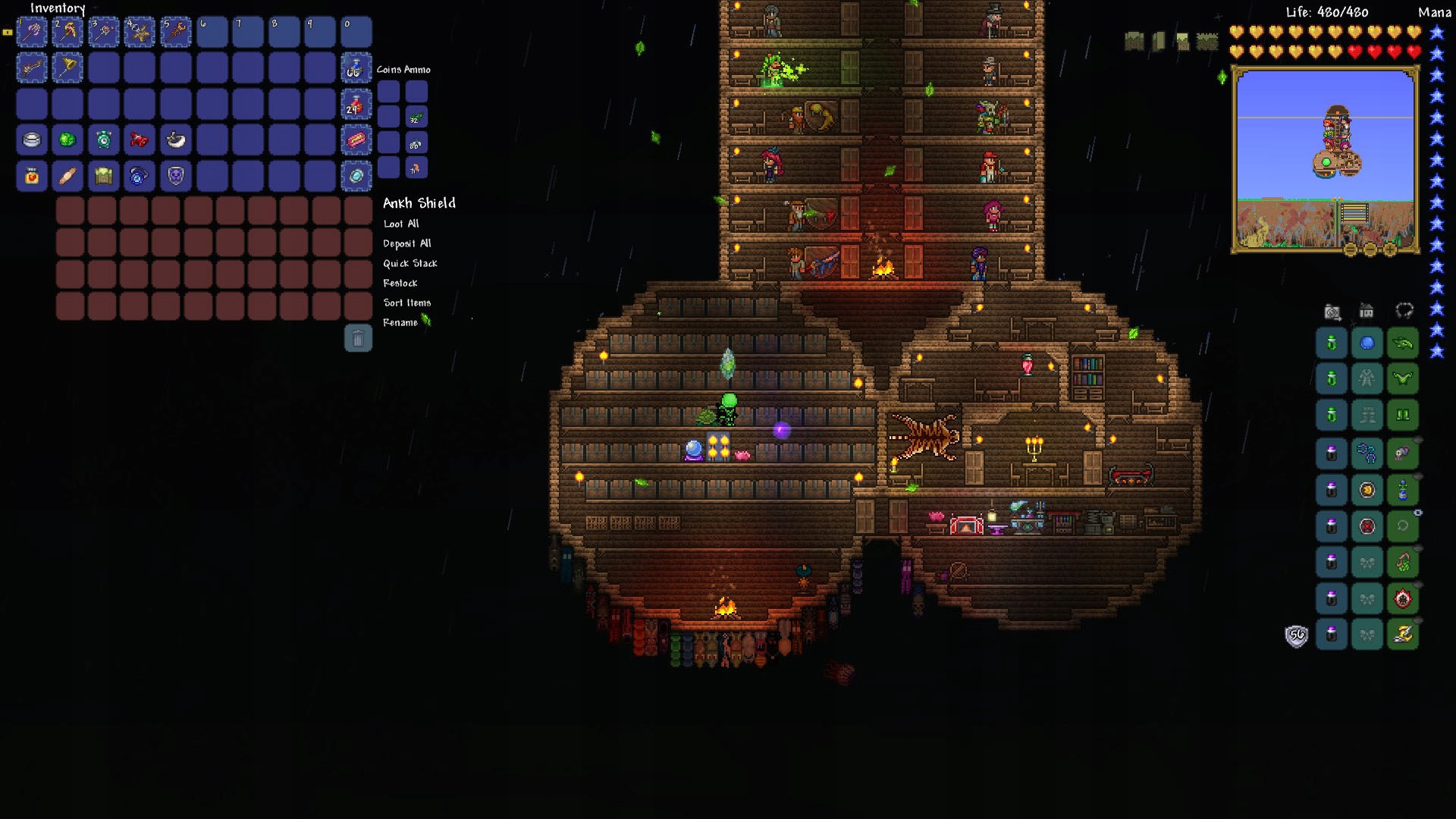The image size is (1456, 819).
Task: Pick the golden bug net in inventory
Action: (67, 68)
